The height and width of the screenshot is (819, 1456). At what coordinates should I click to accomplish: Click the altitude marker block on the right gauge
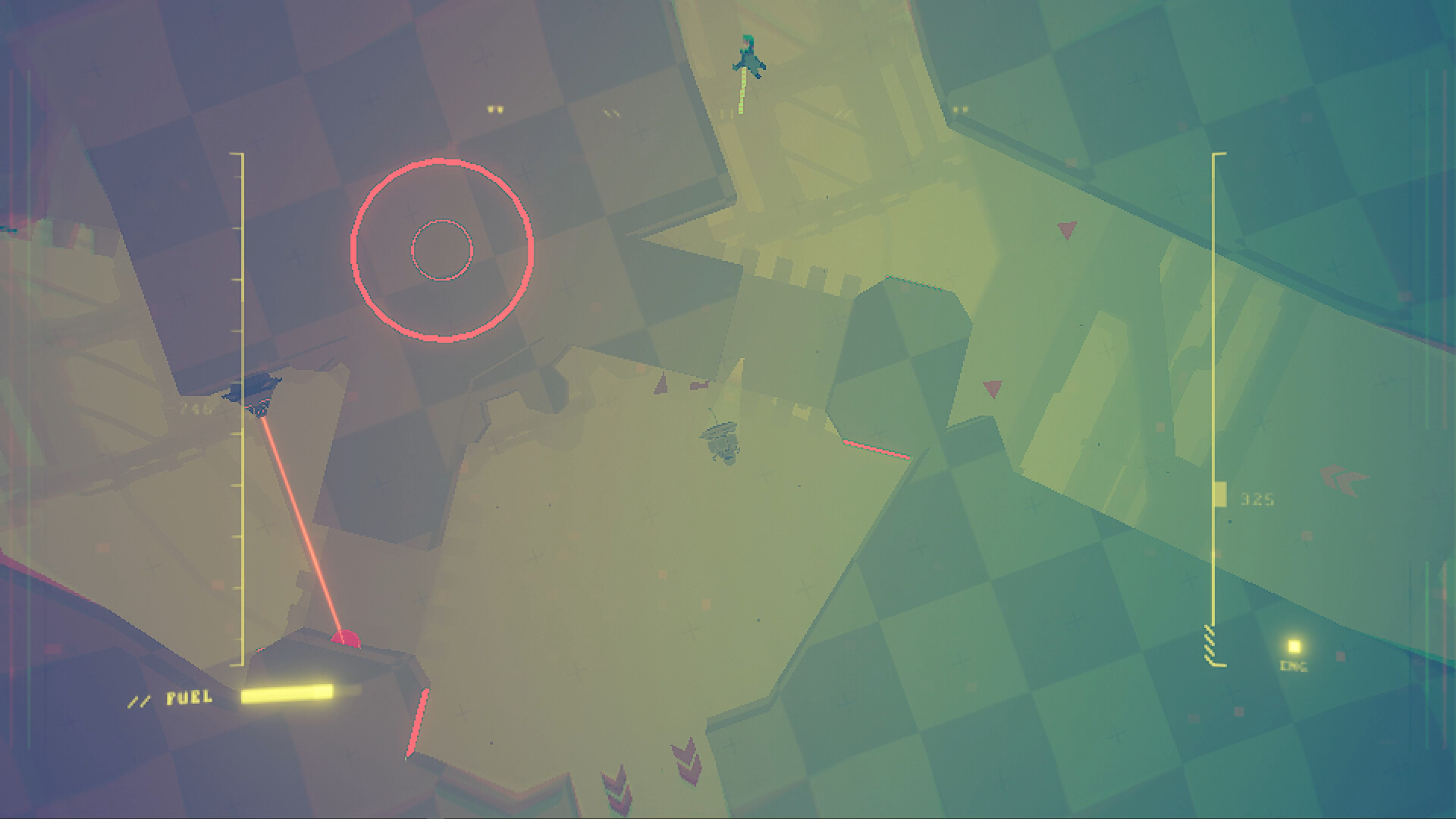1222,494
